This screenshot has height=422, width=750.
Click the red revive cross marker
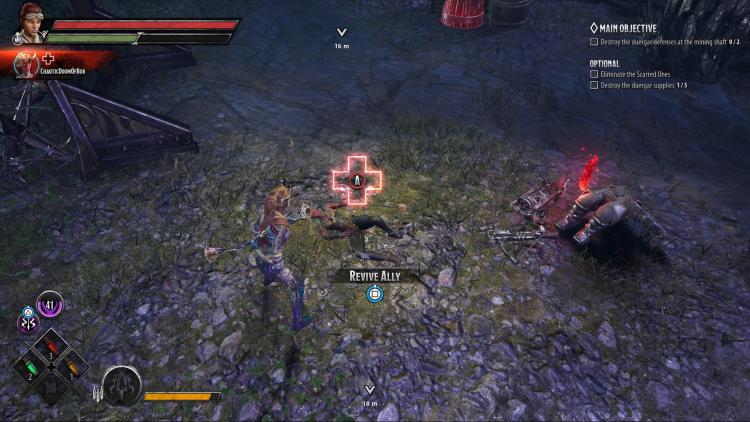[x=357, y=181]
